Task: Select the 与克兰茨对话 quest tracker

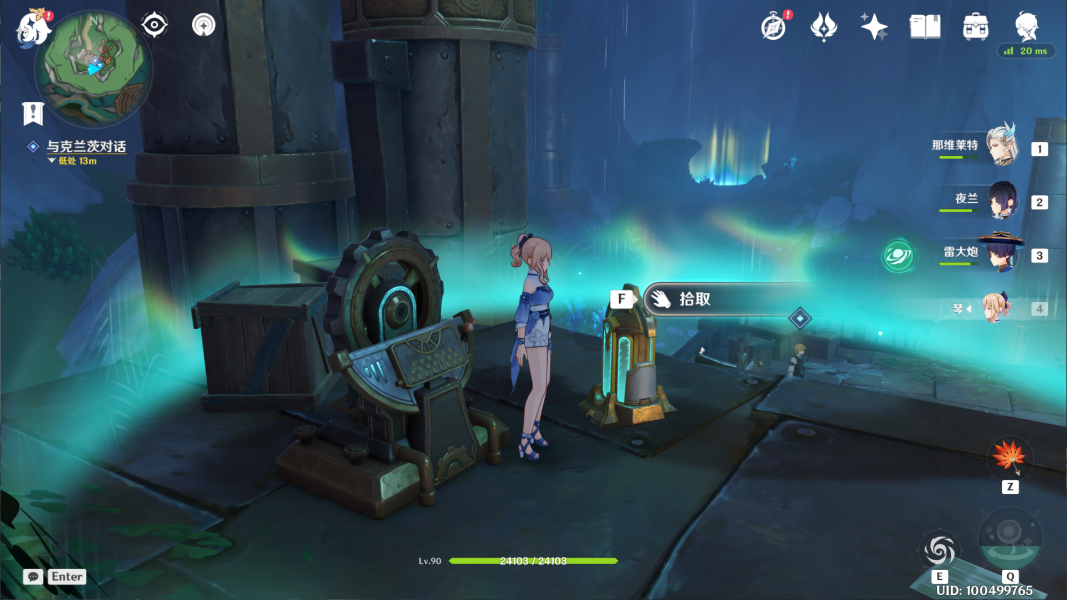Action: (86, 147)
